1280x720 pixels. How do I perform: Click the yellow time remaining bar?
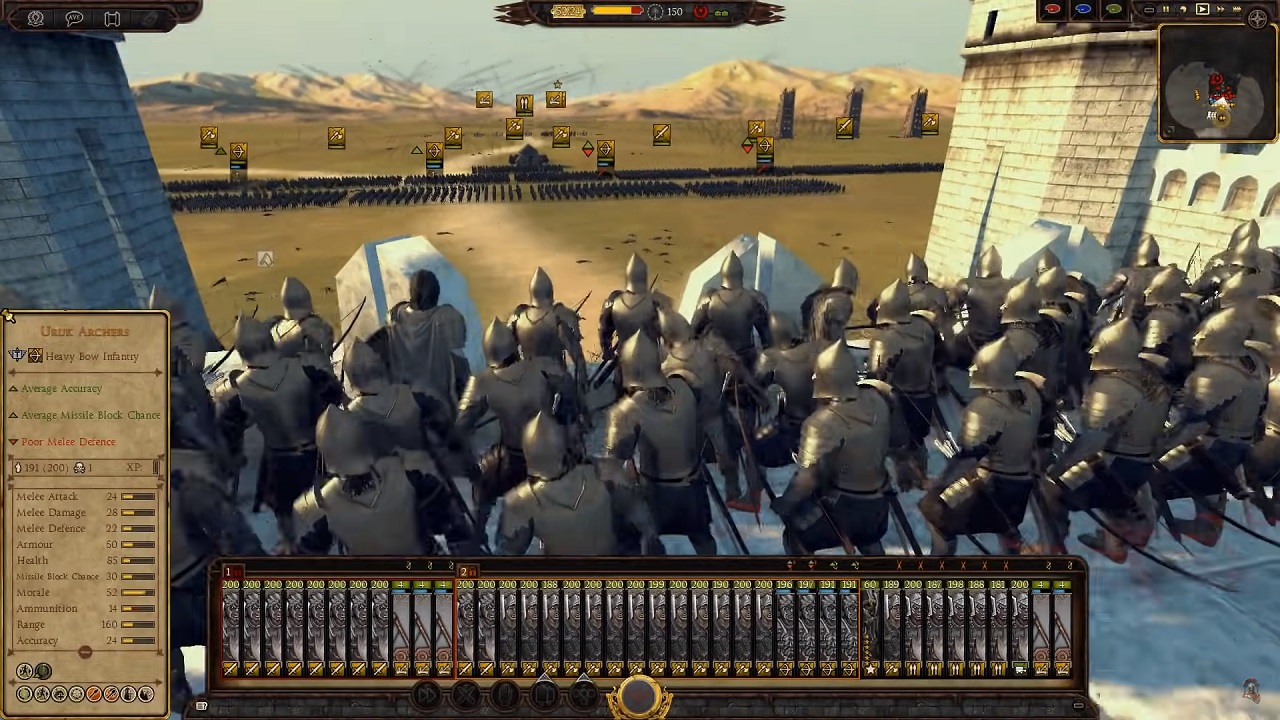tap(610, 10)
